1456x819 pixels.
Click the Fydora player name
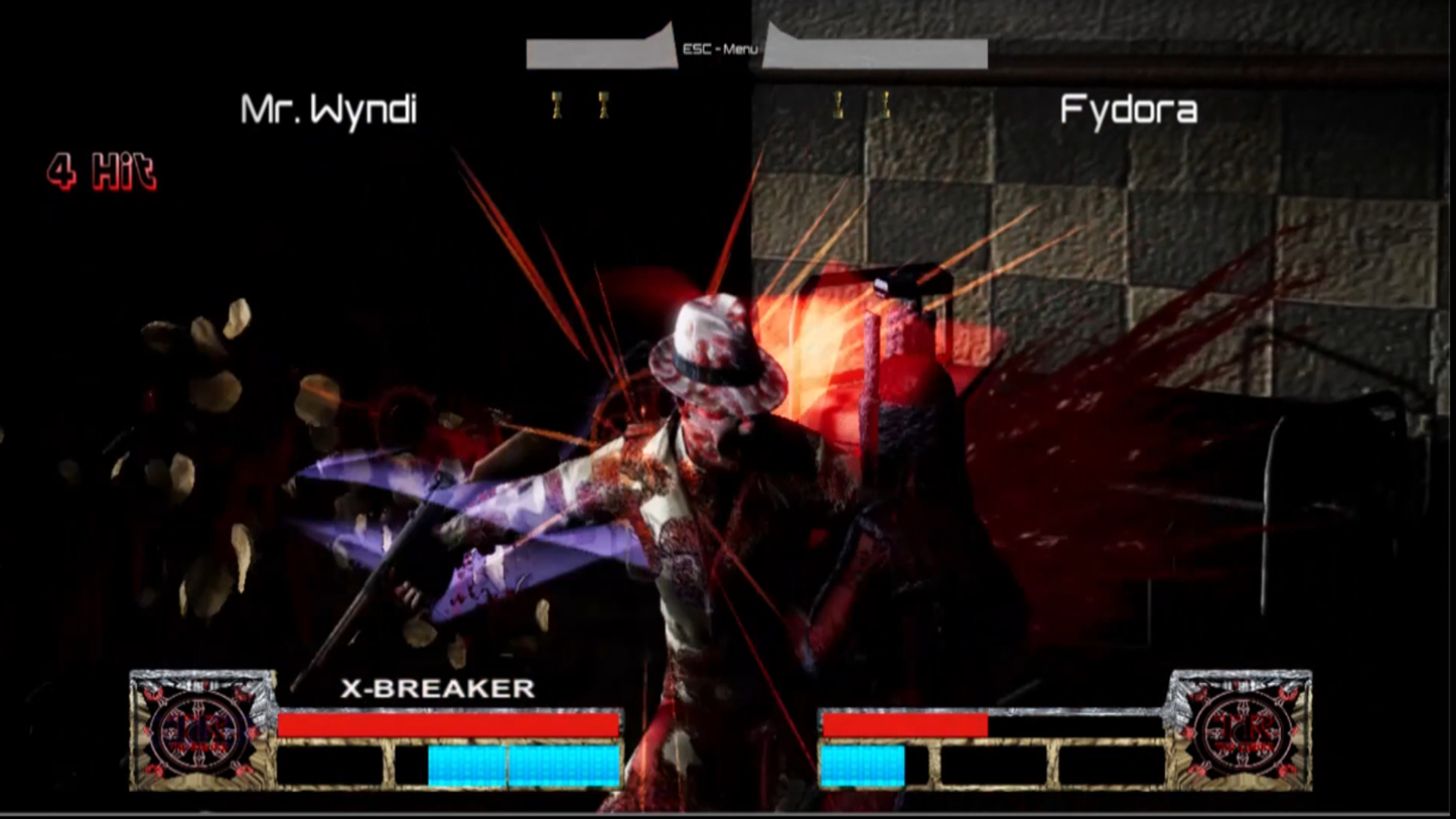click(1129, 108)
